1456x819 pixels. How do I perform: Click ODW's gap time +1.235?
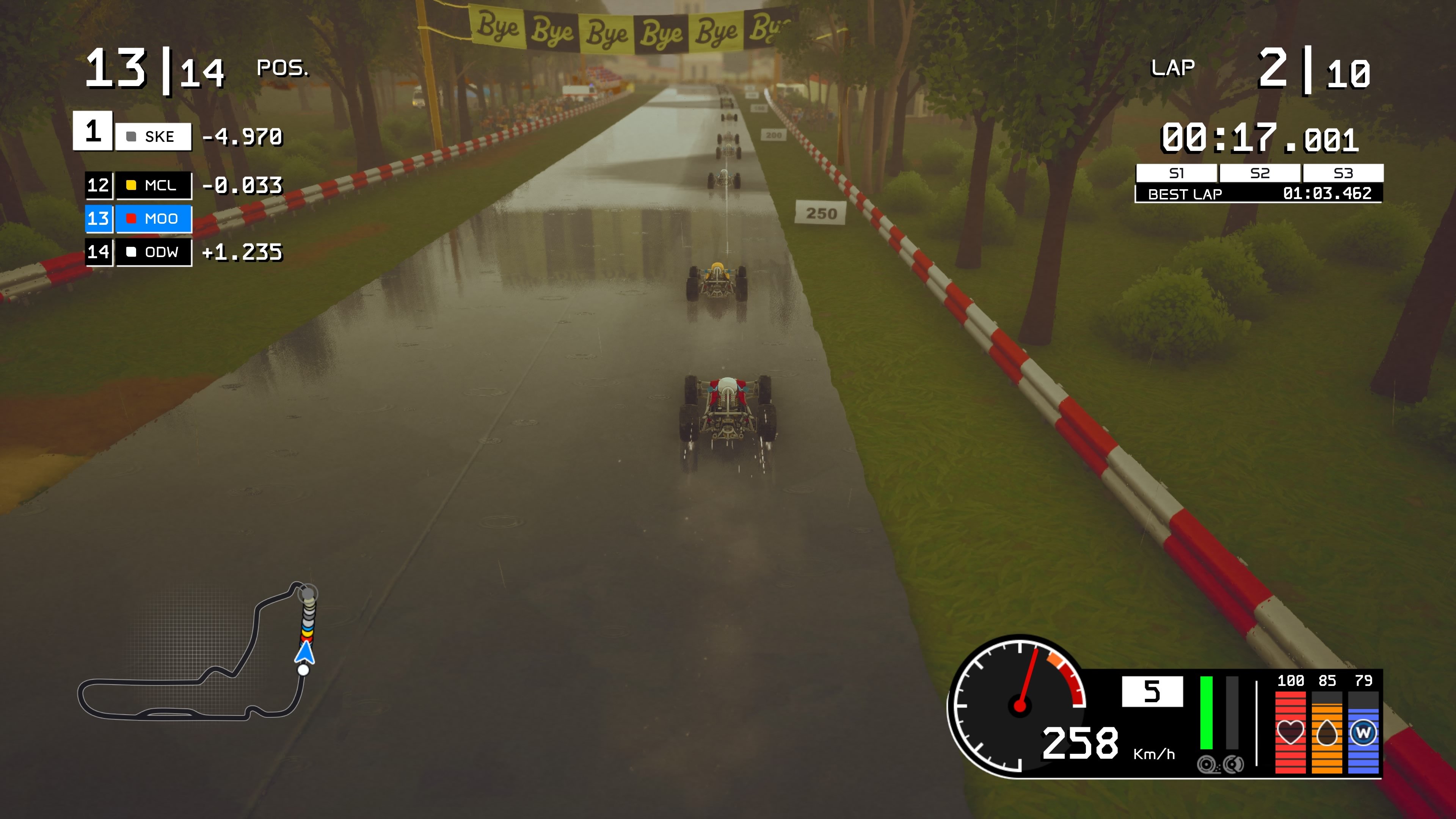[243, 253]
